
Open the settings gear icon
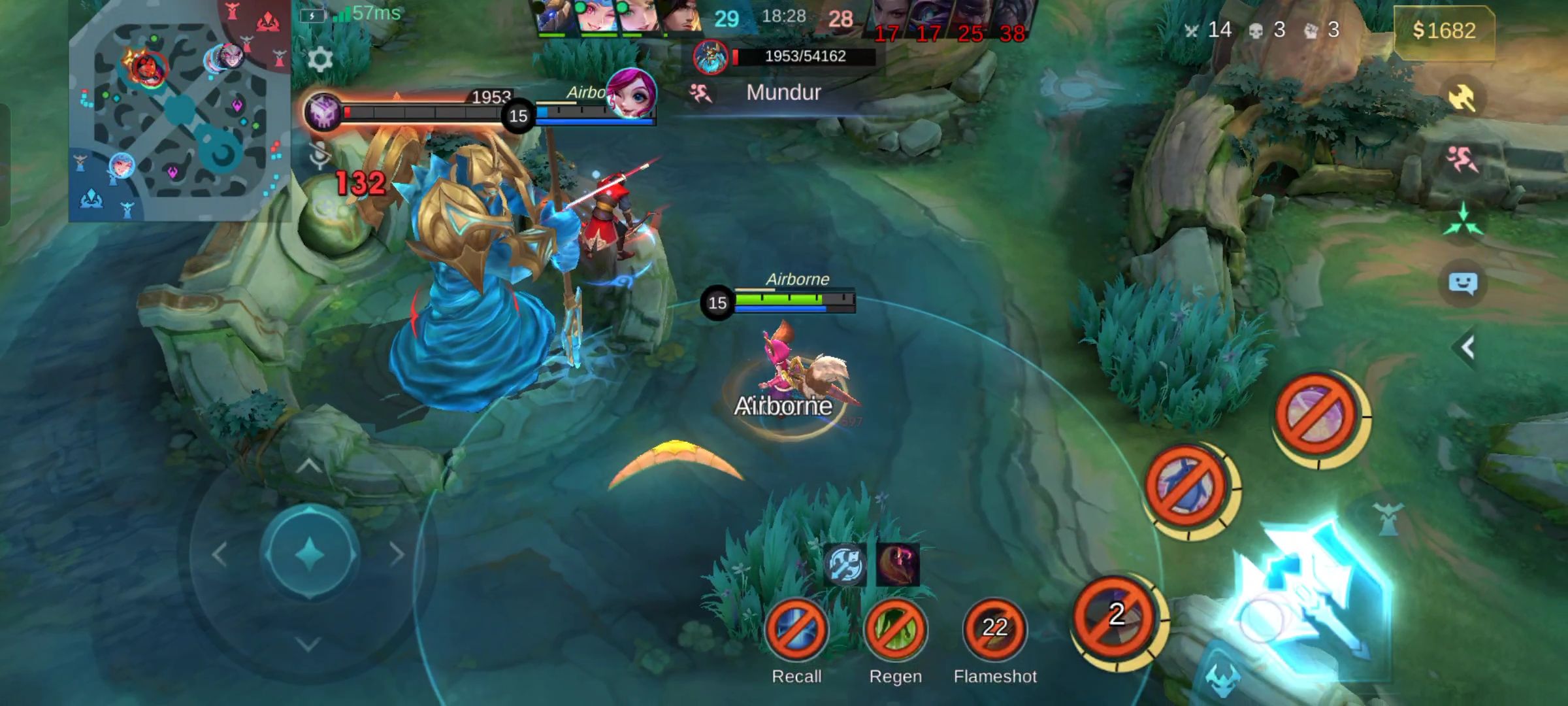(x=319, y=59)
